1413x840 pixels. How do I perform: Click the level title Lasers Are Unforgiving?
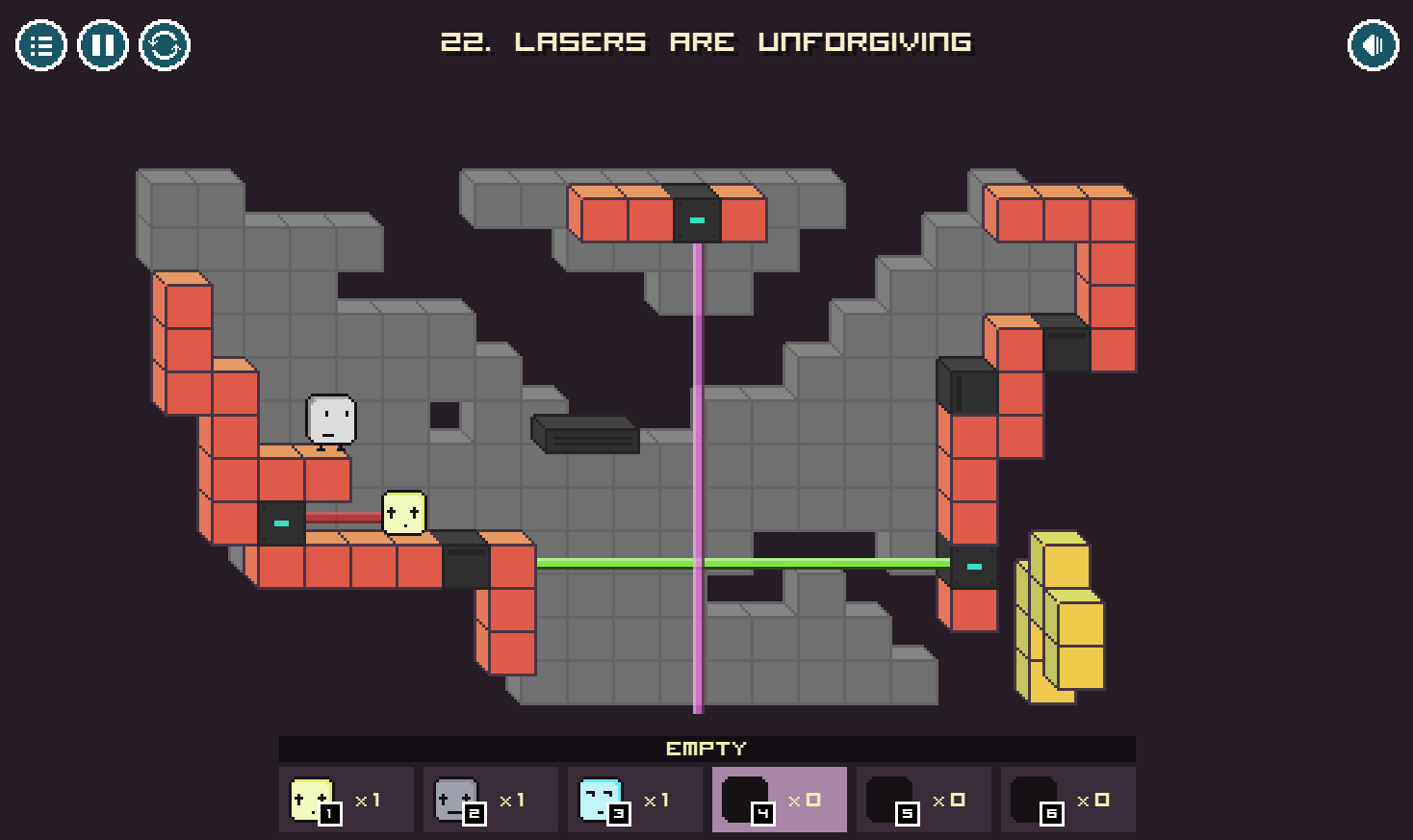[706, 42]
